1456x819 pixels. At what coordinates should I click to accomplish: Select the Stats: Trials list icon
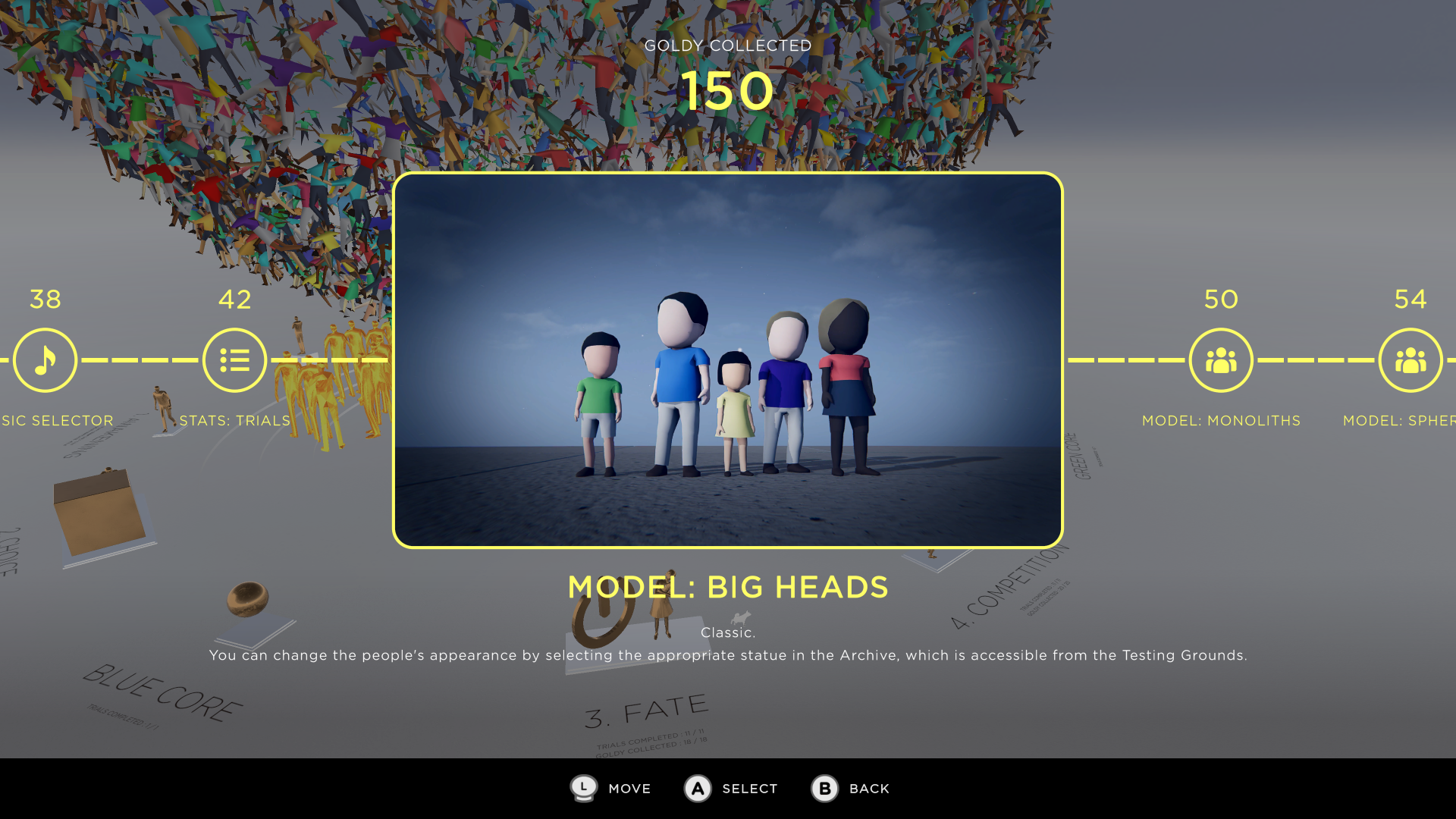coord(234,360)
